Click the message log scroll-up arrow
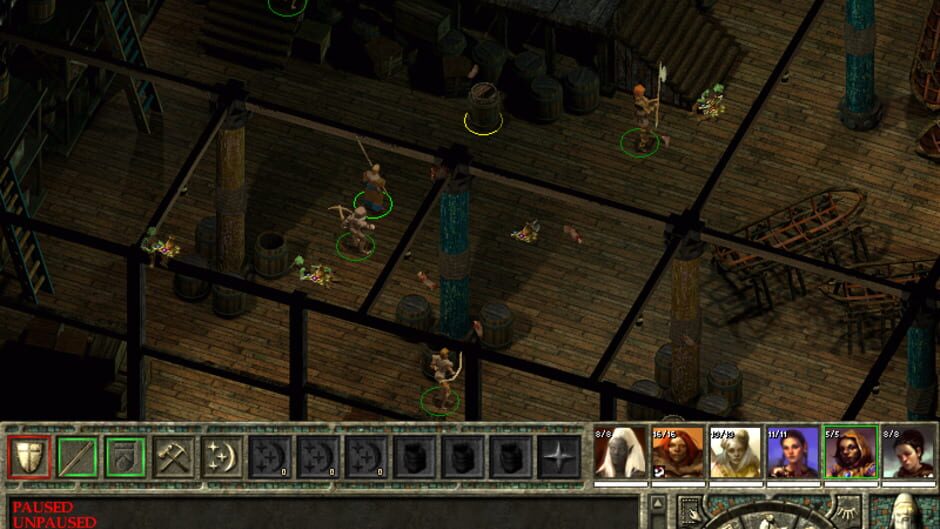 (656, 502)
